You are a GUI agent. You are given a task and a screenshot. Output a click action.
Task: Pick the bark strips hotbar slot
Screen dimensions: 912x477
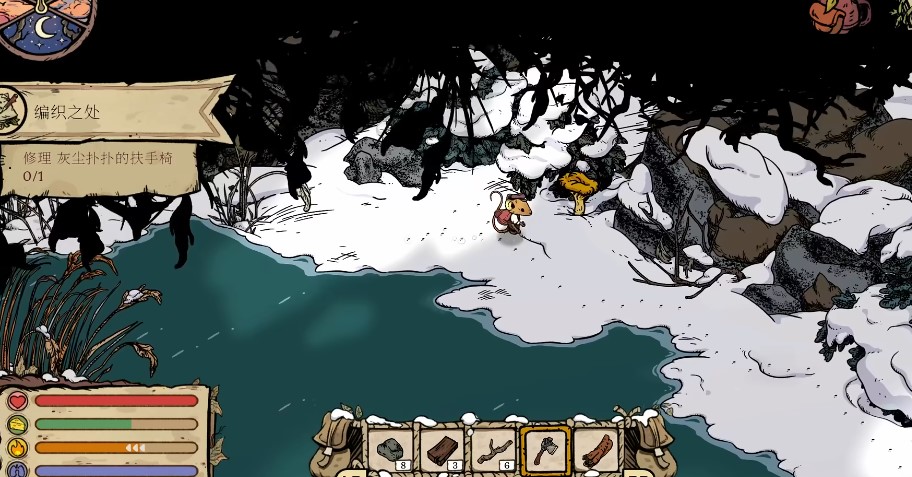pyautogui.click(x=596, y=449)
